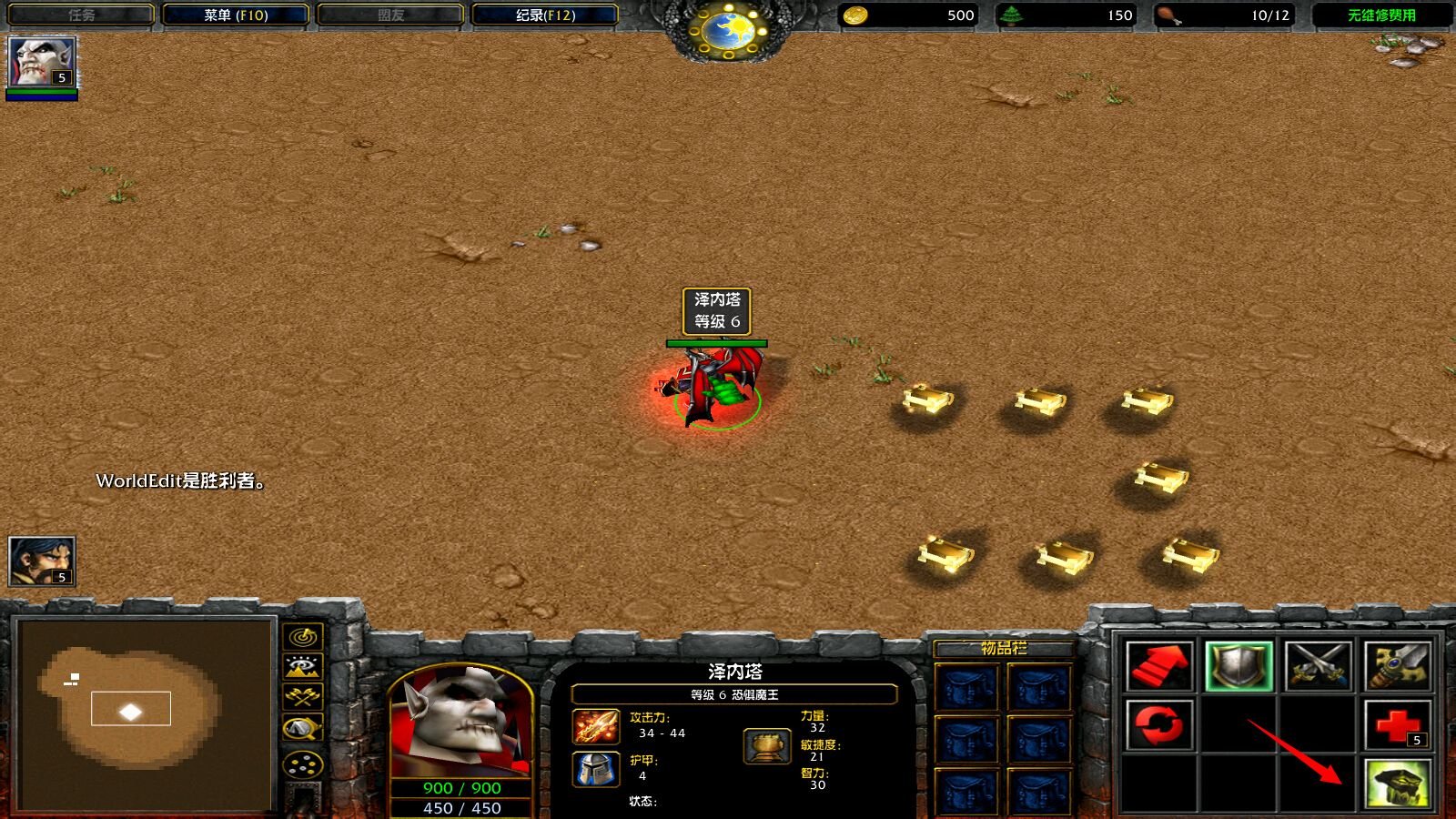
Task: Open the 盟友 allies button
Action: [x=390, y=15]
